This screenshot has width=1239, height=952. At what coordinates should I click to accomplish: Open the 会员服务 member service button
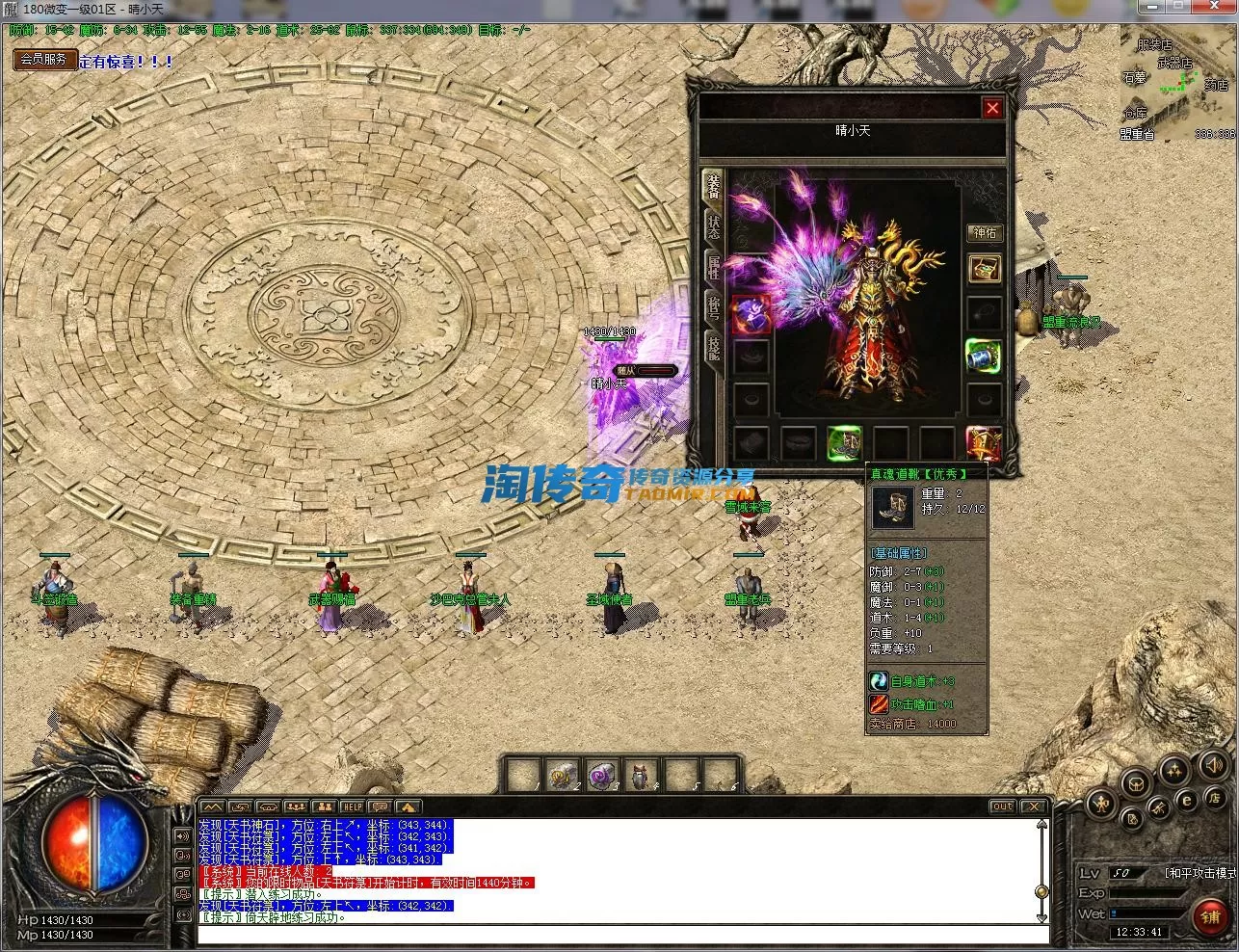click(x=43, y=59)
